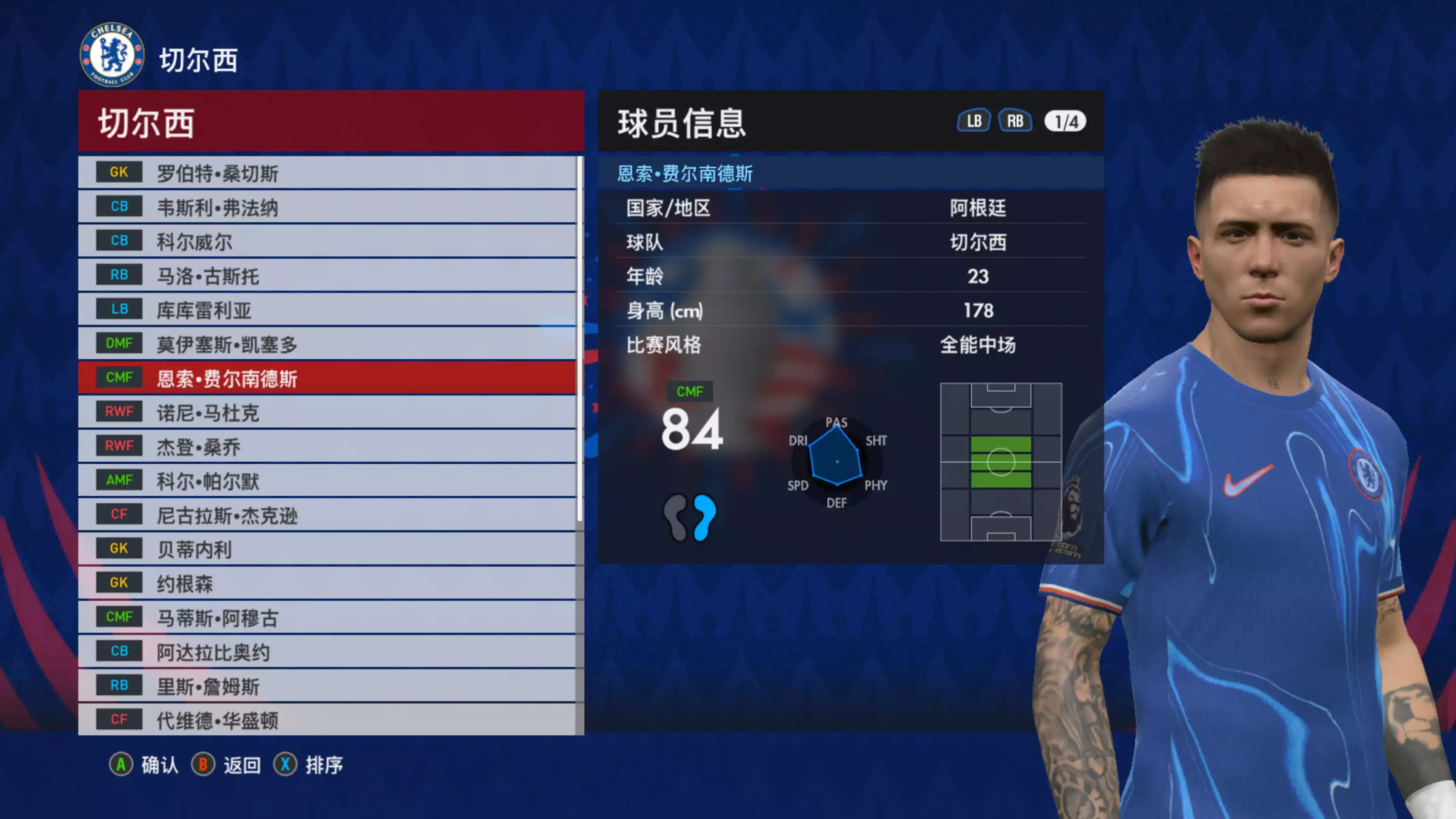
Task: Select highlighted 恩索•费尔南德斯 row
Action: [328, 379]
